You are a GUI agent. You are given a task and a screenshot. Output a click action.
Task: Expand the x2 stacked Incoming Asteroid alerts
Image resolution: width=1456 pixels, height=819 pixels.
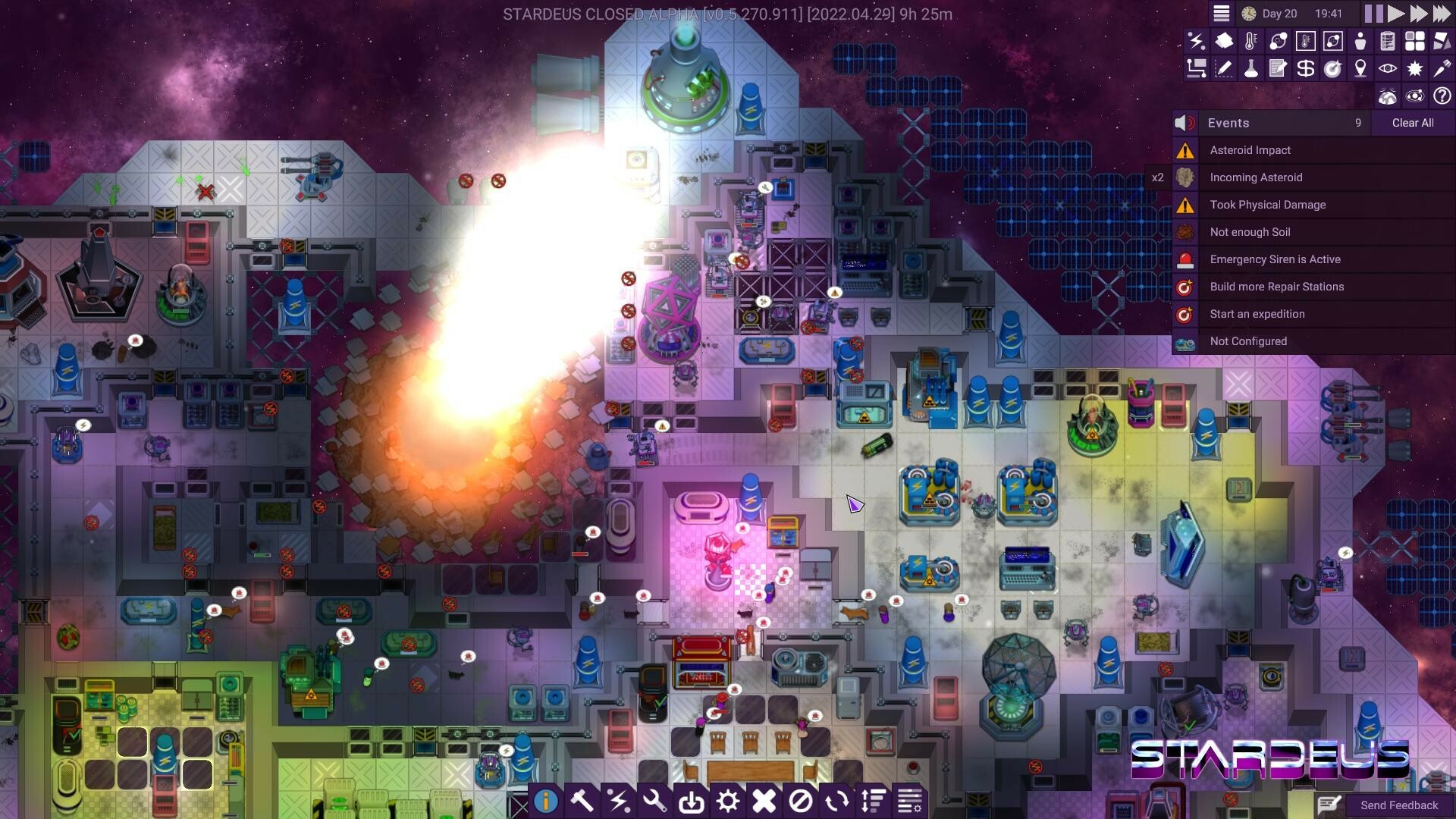click(1159, 177)
